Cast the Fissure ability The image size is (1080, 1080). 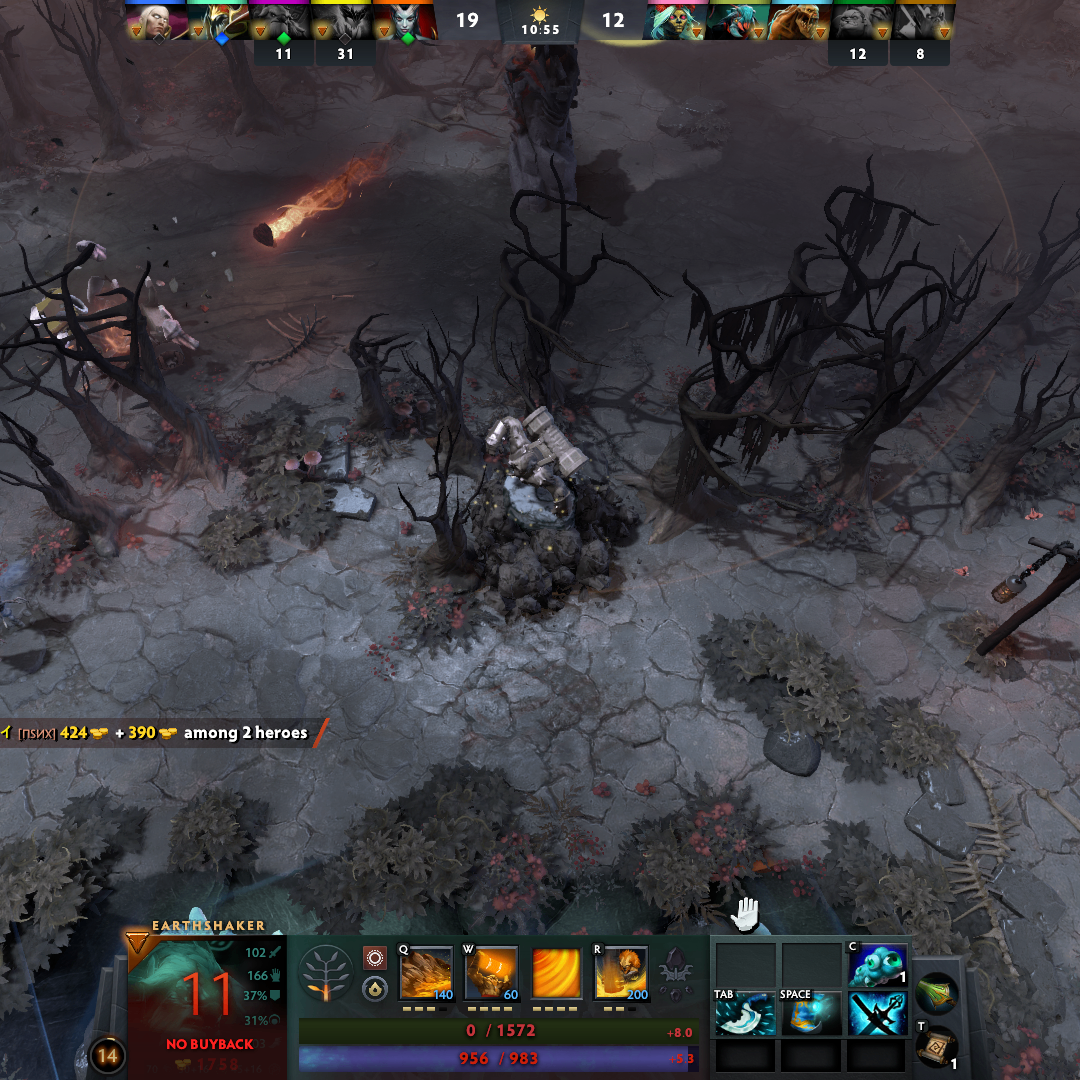pyautogui.click(x=426, y=973)
